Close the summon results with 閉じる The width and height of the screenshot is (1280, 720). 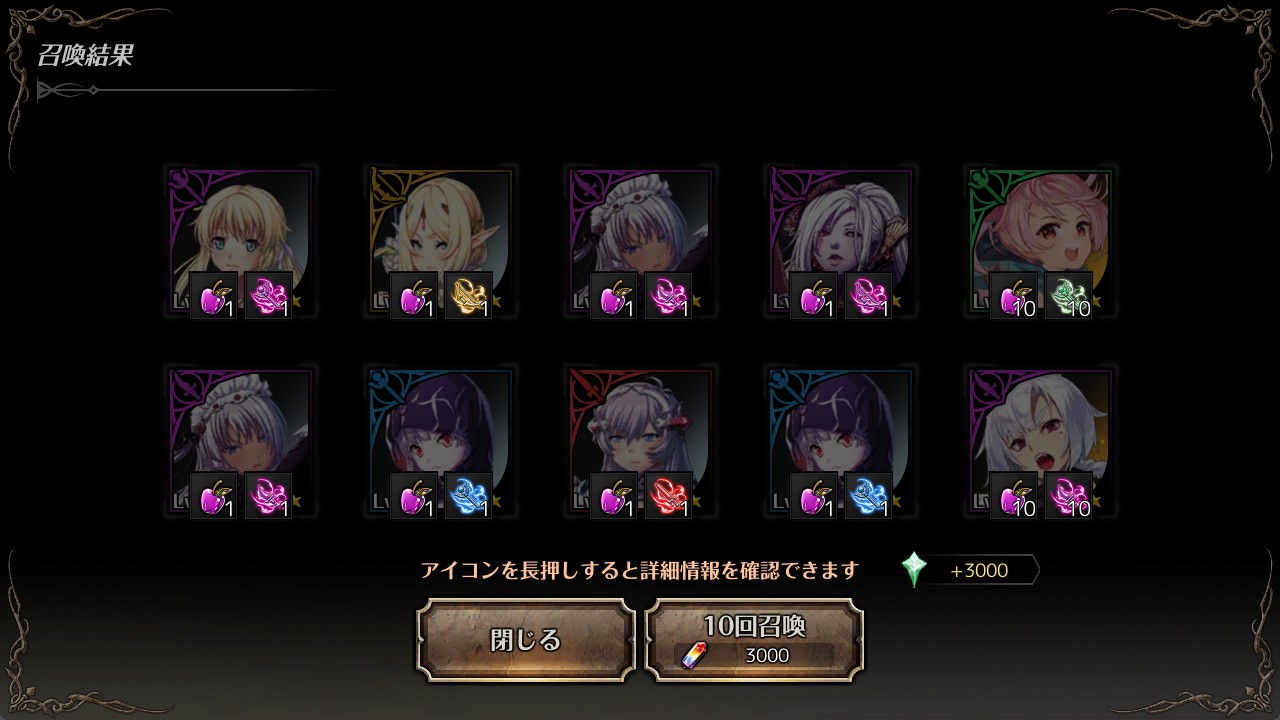click(x=526, y=640)
